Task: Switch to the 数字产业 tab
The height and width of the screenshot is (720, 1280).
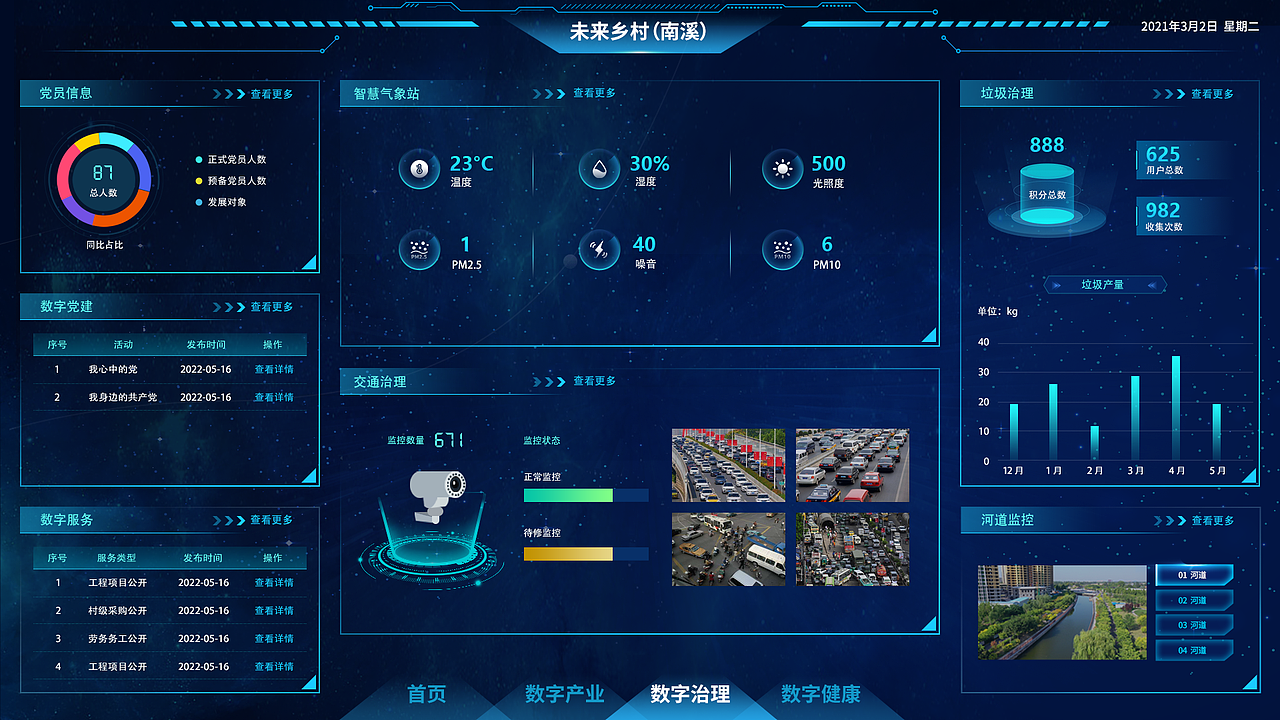Action: click(x=565, y=694)
